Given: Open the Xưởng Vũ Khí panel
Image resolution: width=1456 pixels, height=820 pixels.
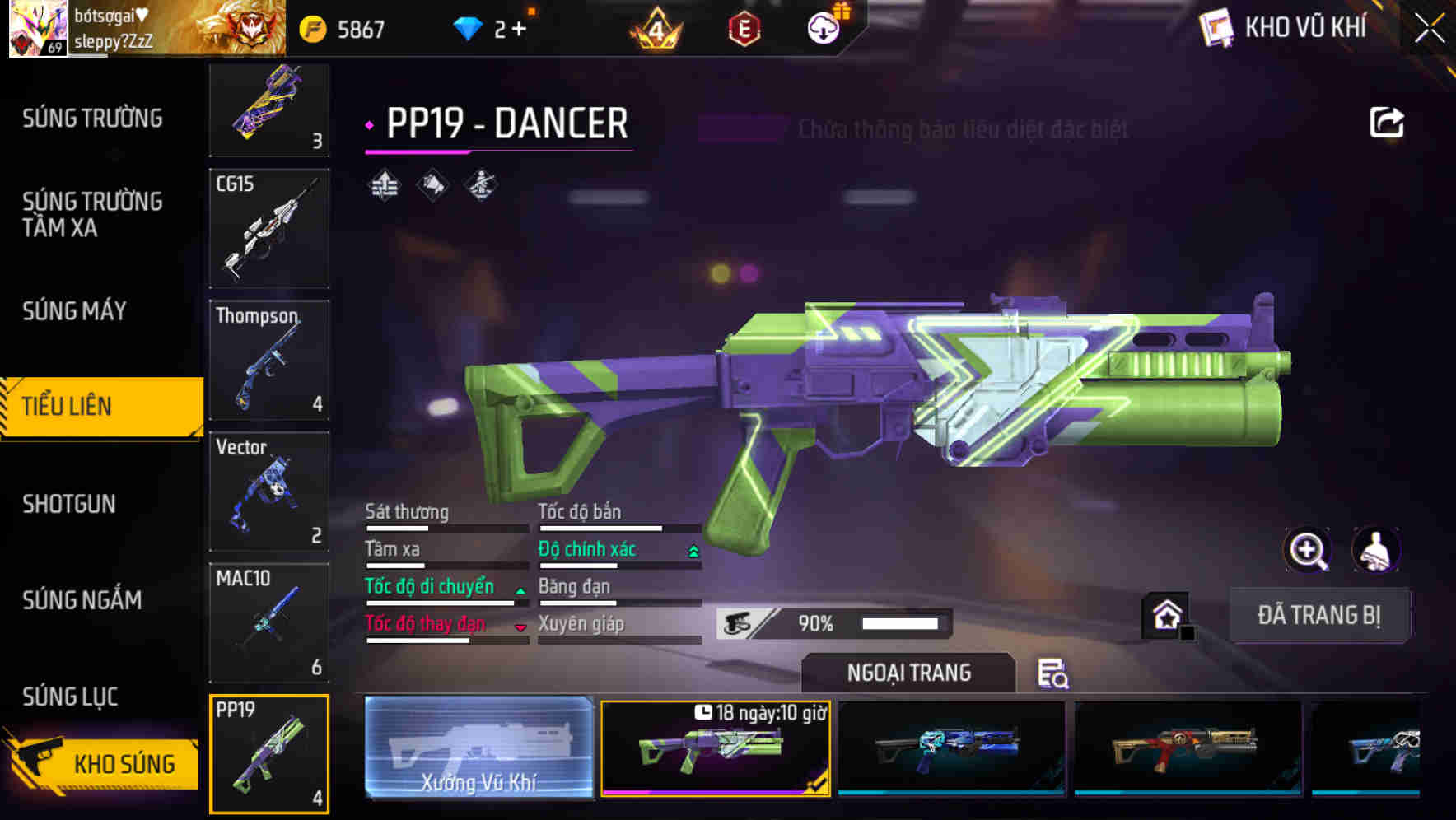Looking at the screenshot, I should (478, 749).
